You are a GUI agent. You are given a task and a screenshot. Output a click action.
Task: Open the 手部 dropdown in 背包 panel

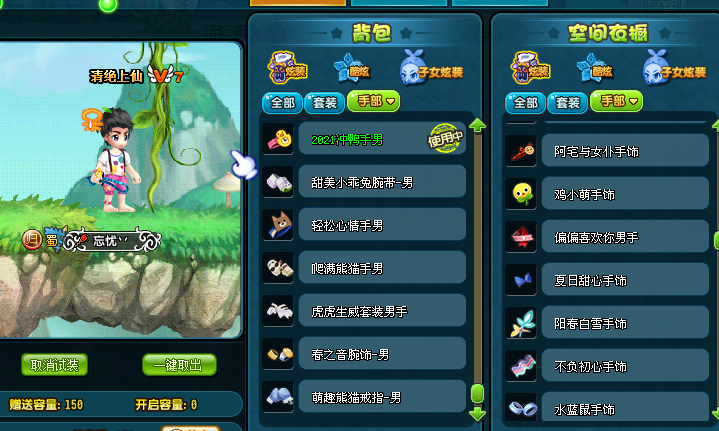373,102
